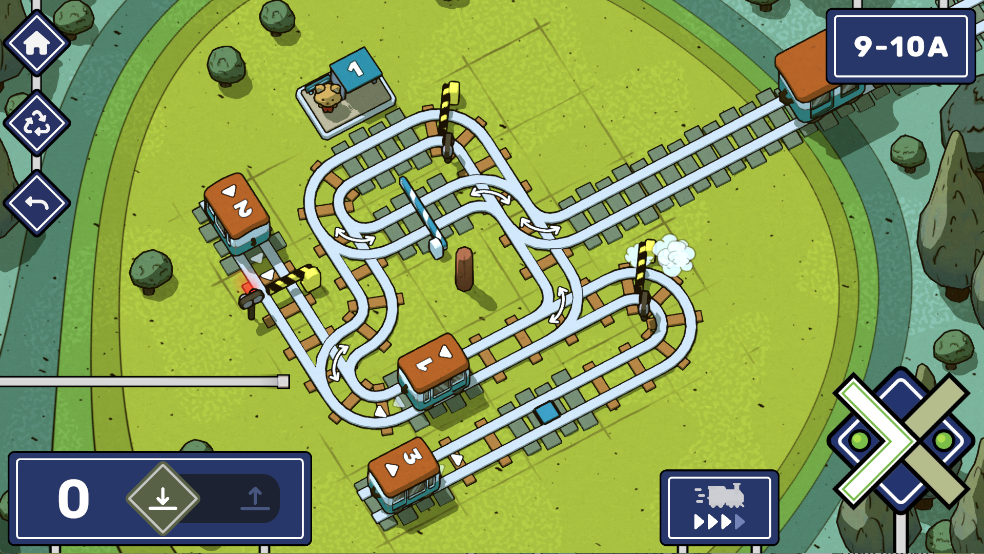984x554 pixels.
Task: Toggle the train fast-forward speed button
Action: pos(719,508)
